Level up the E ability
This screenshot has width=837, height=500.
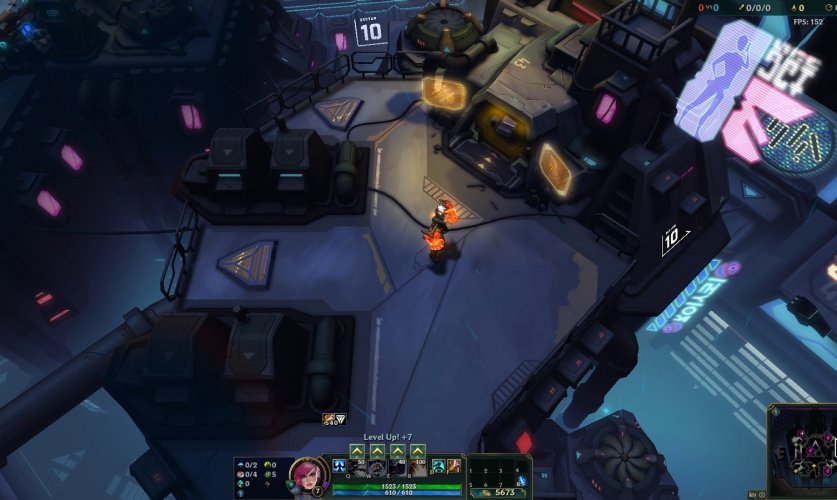coord(397,451)
